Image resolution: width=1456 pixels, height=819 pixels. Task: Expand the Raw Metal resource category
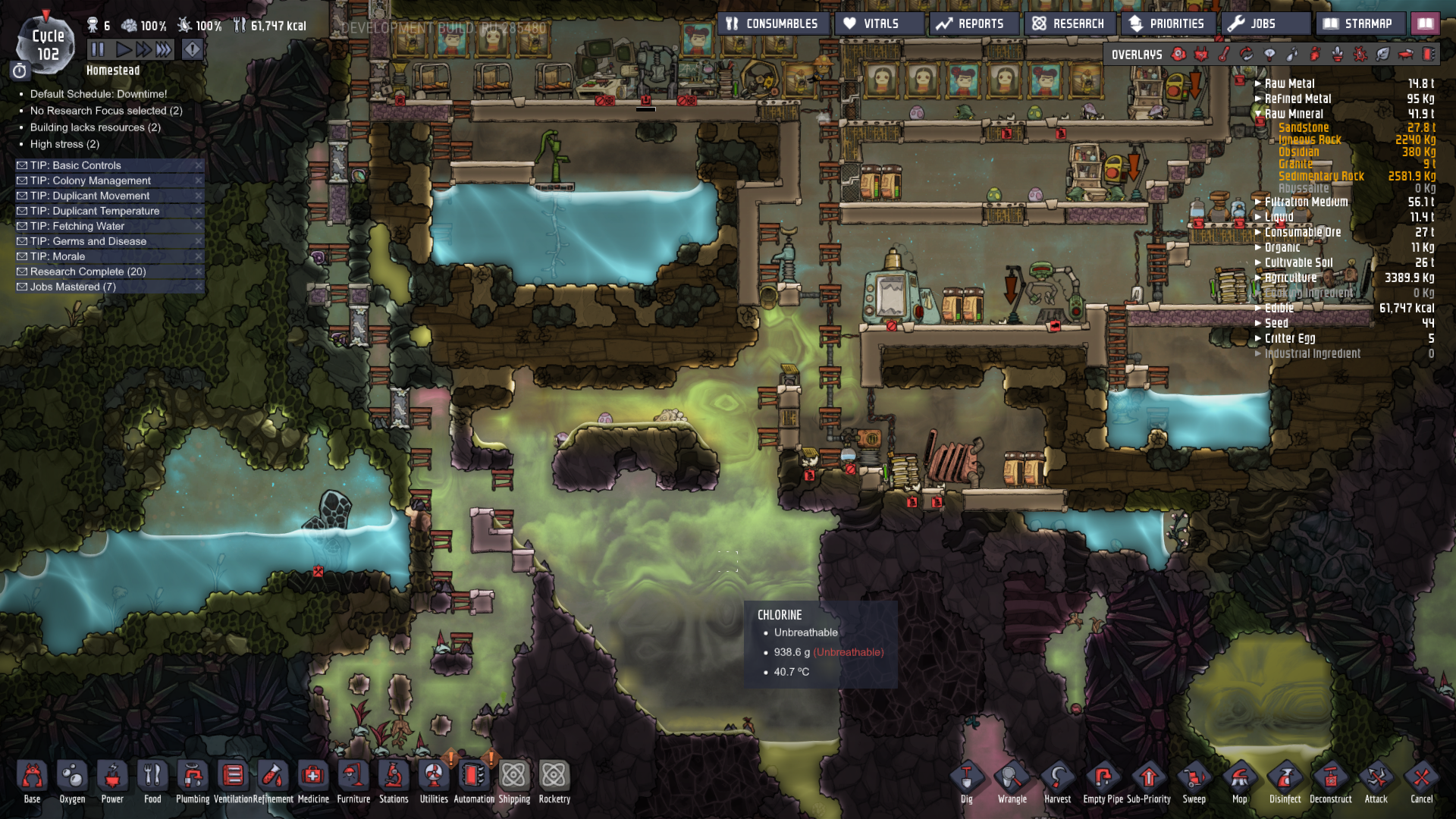pos(1259,83)
